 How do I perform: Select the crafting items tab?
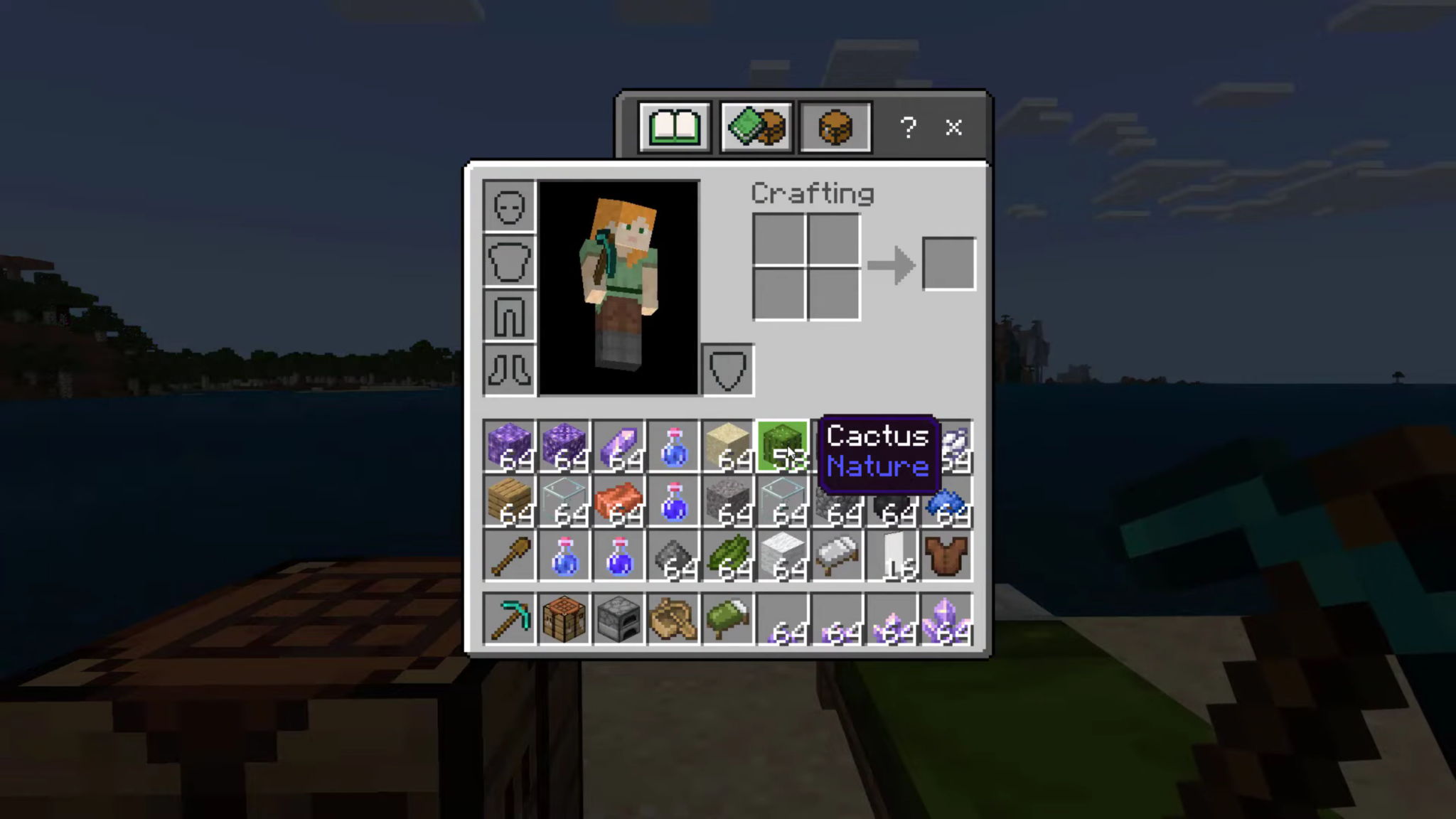click(756, 127)
